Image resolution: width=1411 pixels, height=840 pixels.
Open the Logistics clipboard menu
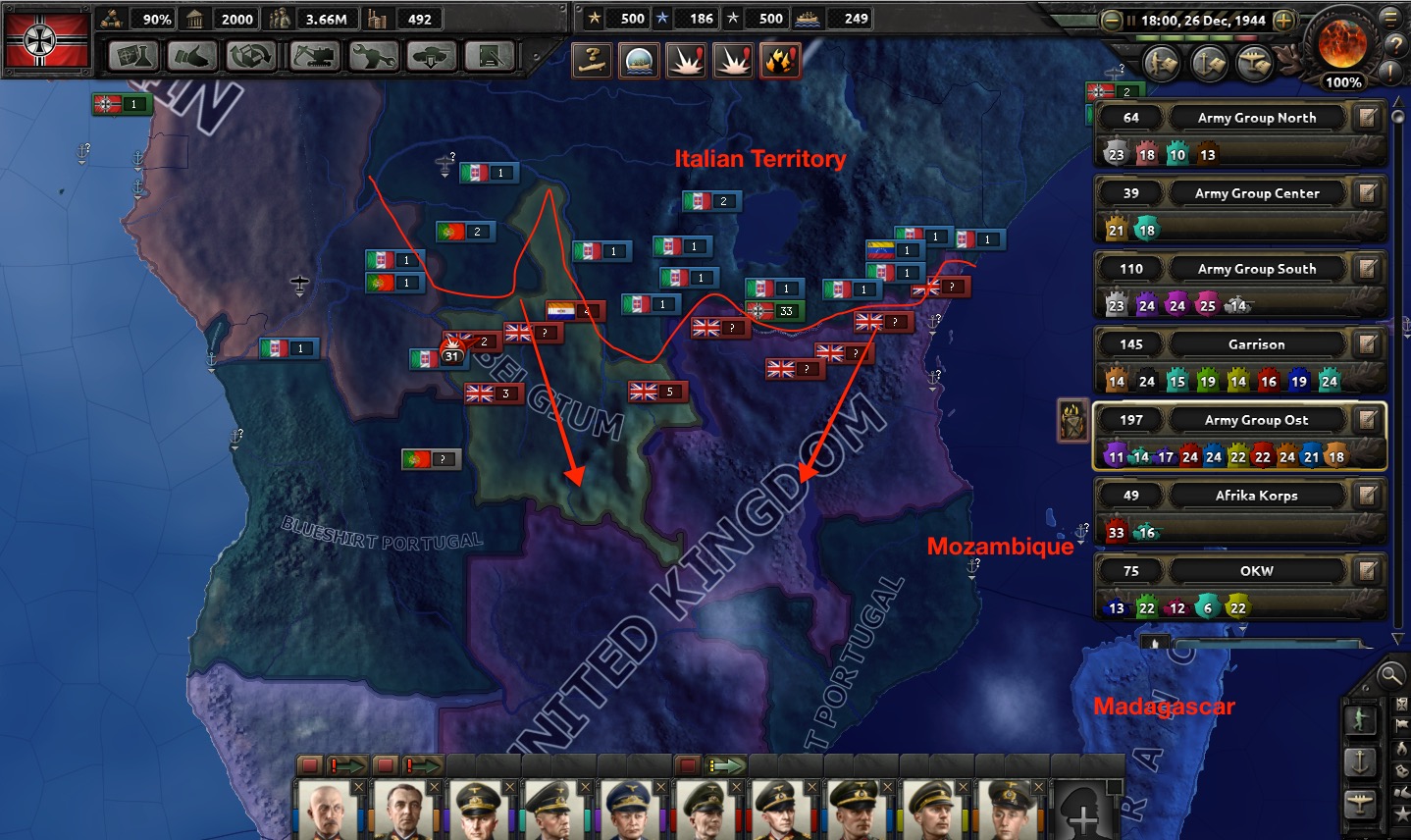(x=490, y=57)
